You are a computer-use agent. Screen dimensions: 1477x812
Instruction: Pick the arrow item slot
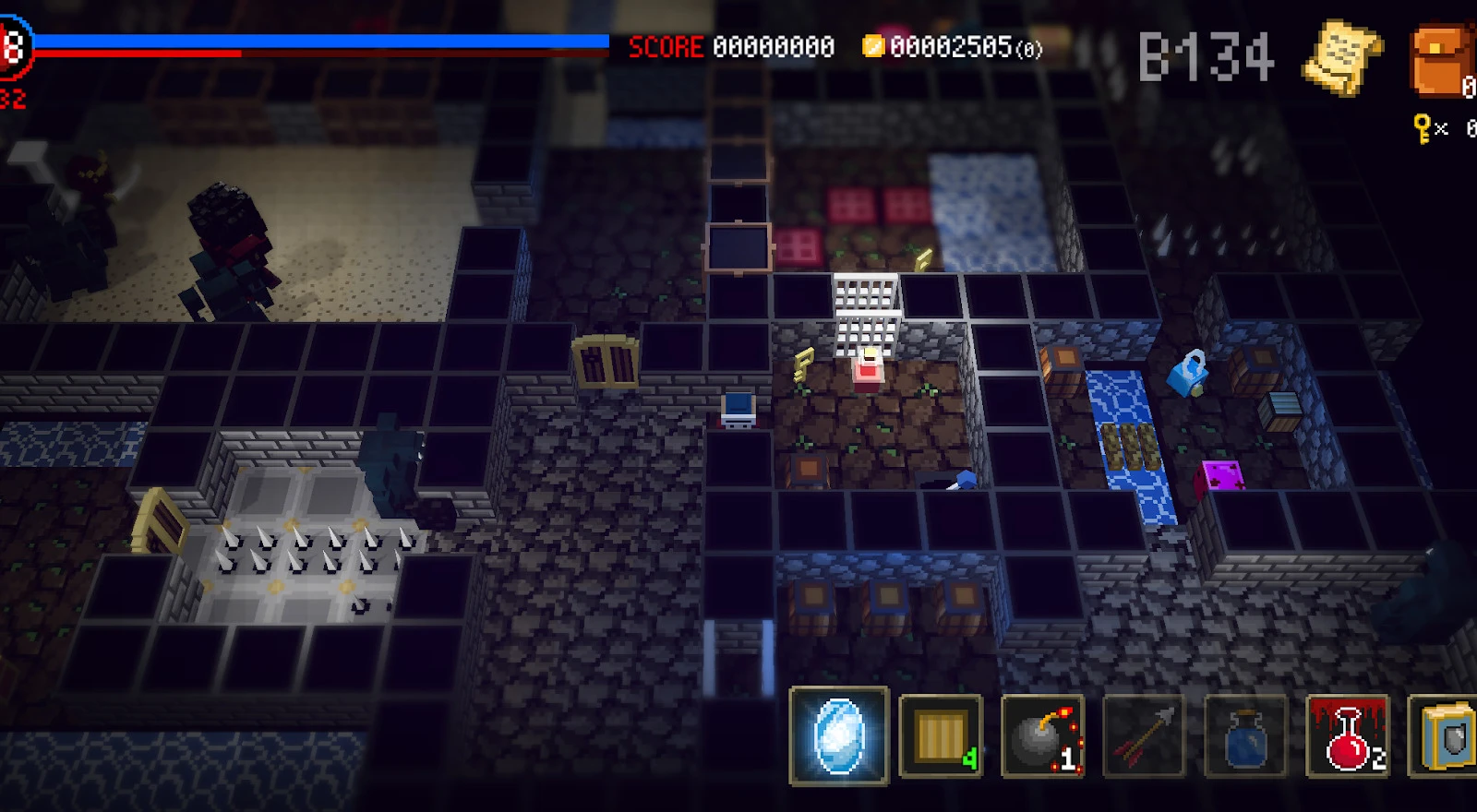point(1144,736)
